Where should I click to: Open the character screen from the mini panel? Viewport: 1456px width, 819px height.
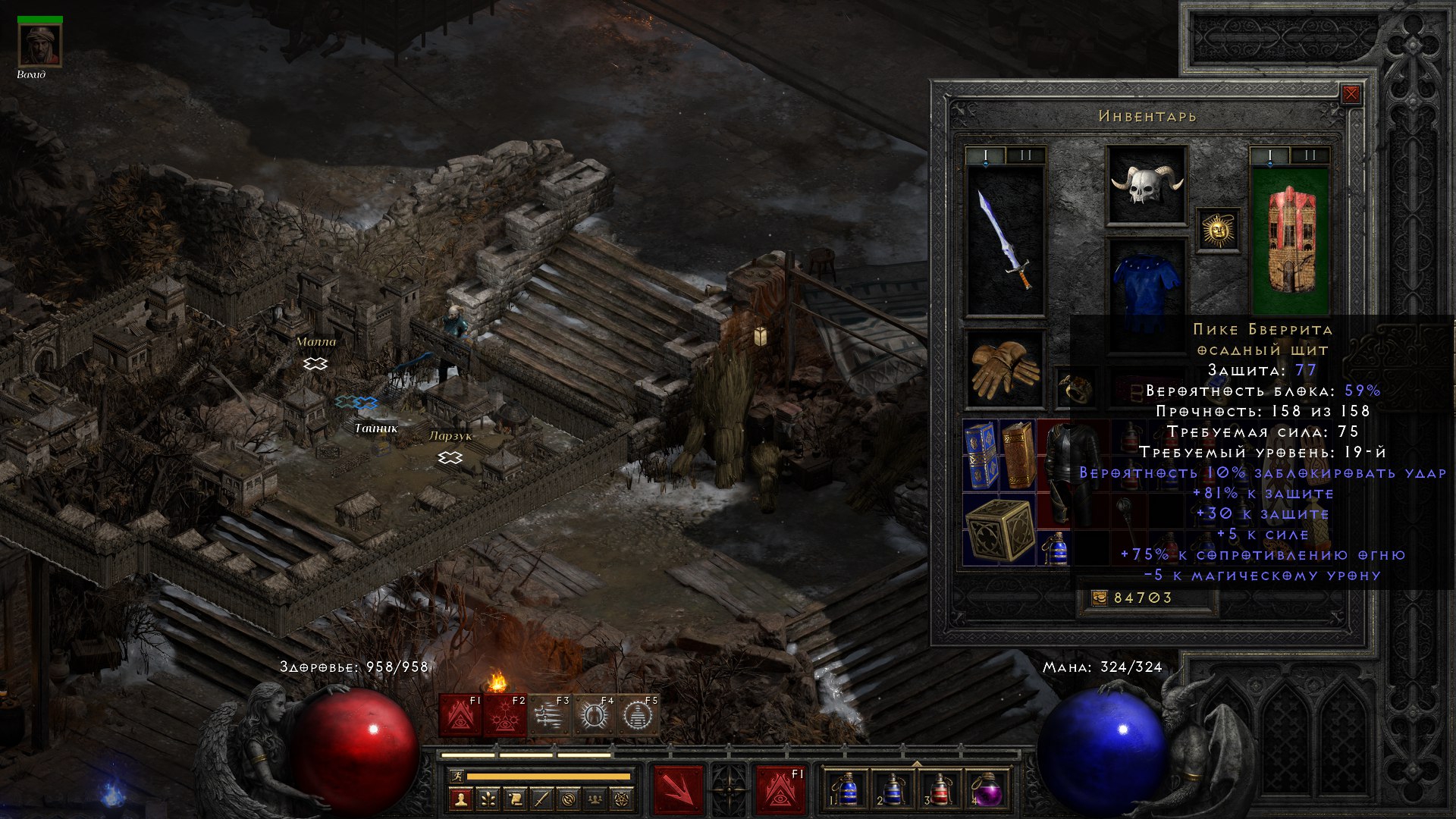coord(460,799)
